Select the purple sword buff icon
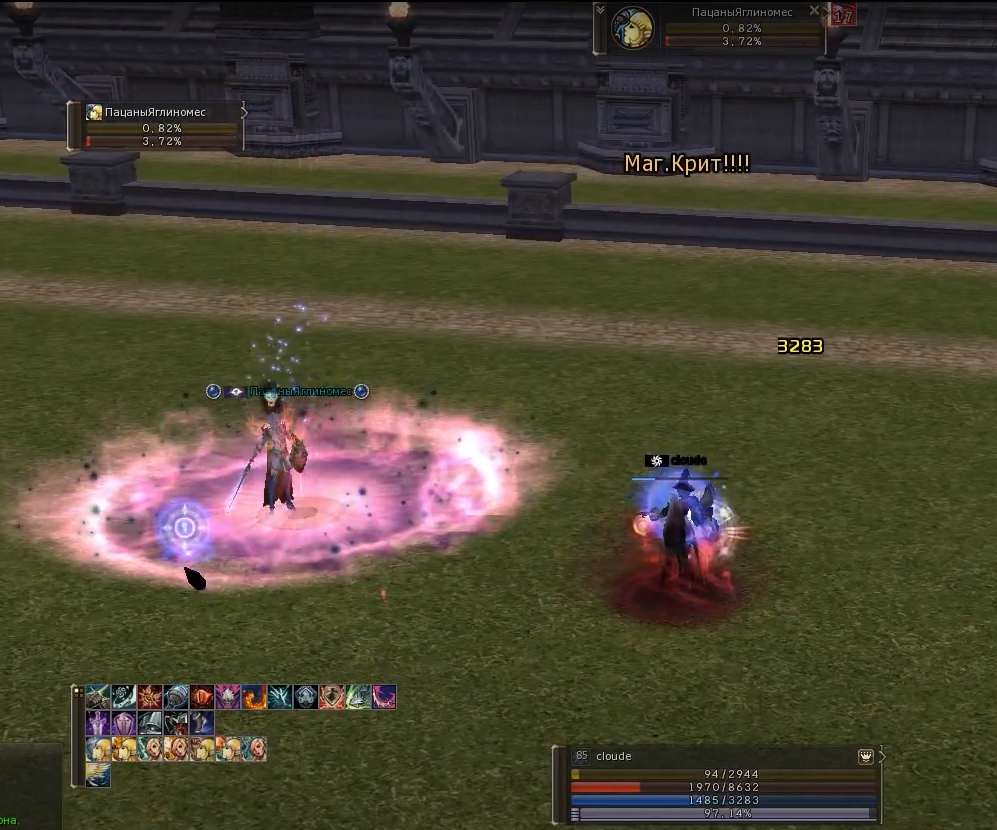 coord(98,723)
